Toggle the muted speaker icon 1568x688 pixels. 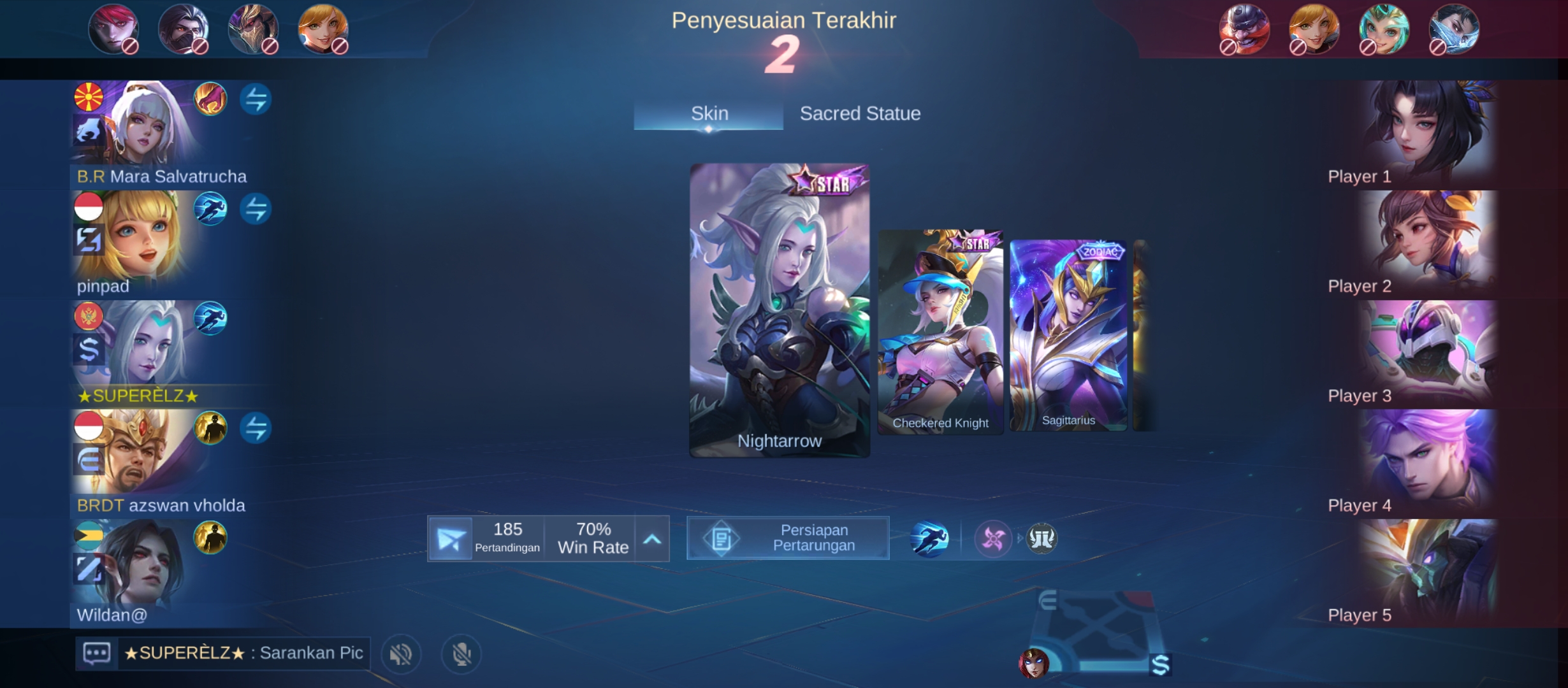[401, 654]
